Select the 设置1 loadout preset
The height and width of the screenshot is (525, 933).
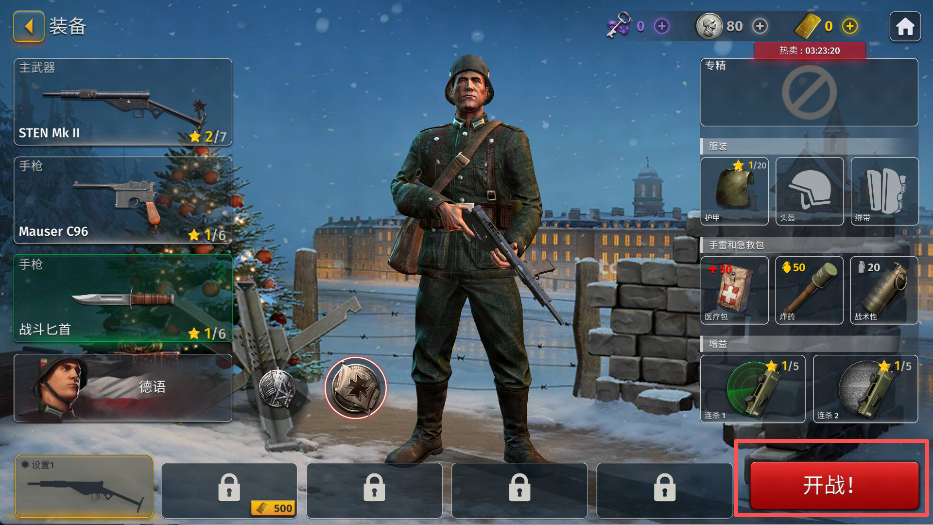pos(83,488)
